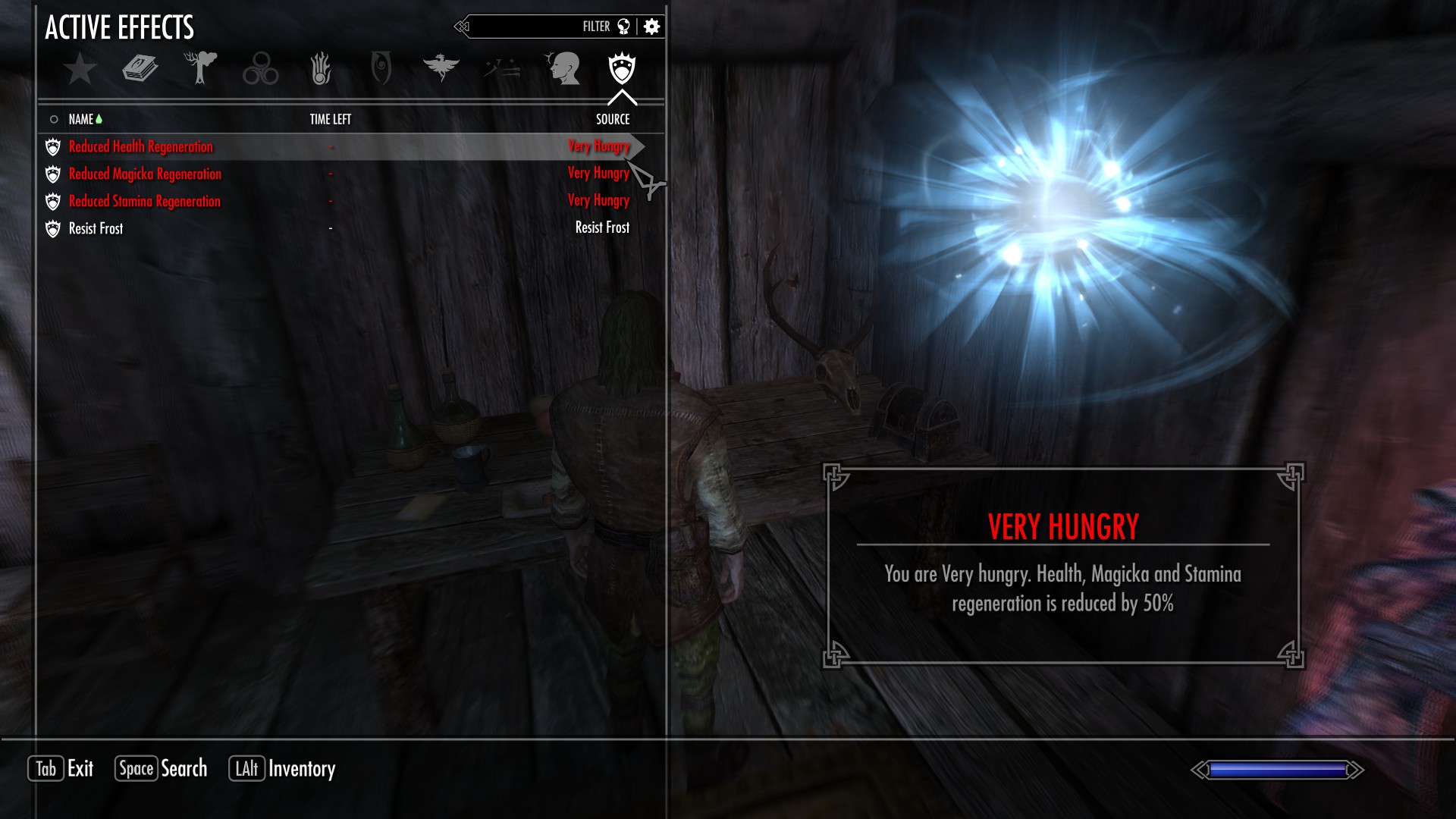Click the globe icon beside FILTER
Viewport: 1456px width, 819px height.
click(622, 26)
